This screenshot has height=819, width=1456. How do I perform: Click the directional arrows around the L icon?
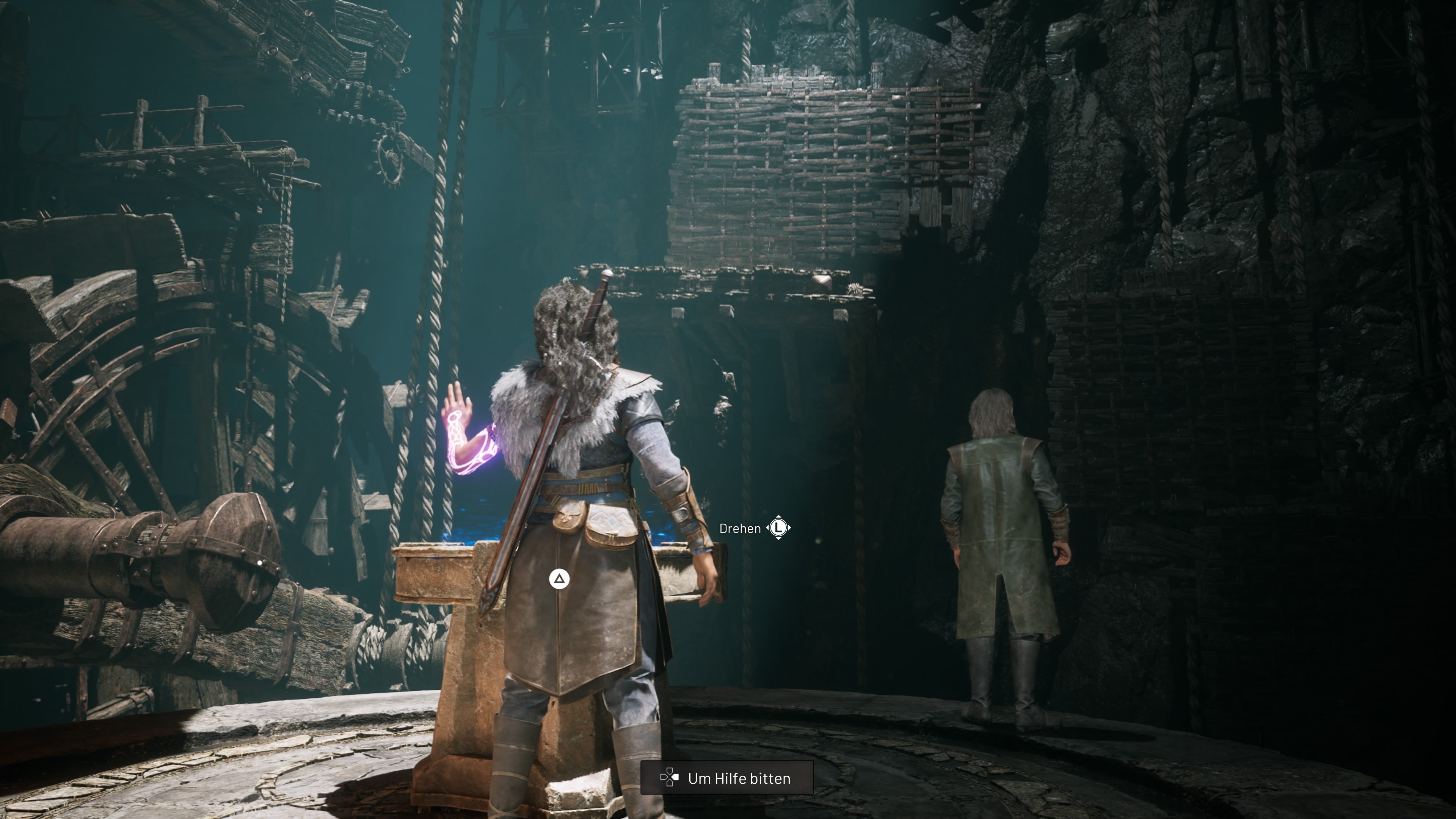779,528
